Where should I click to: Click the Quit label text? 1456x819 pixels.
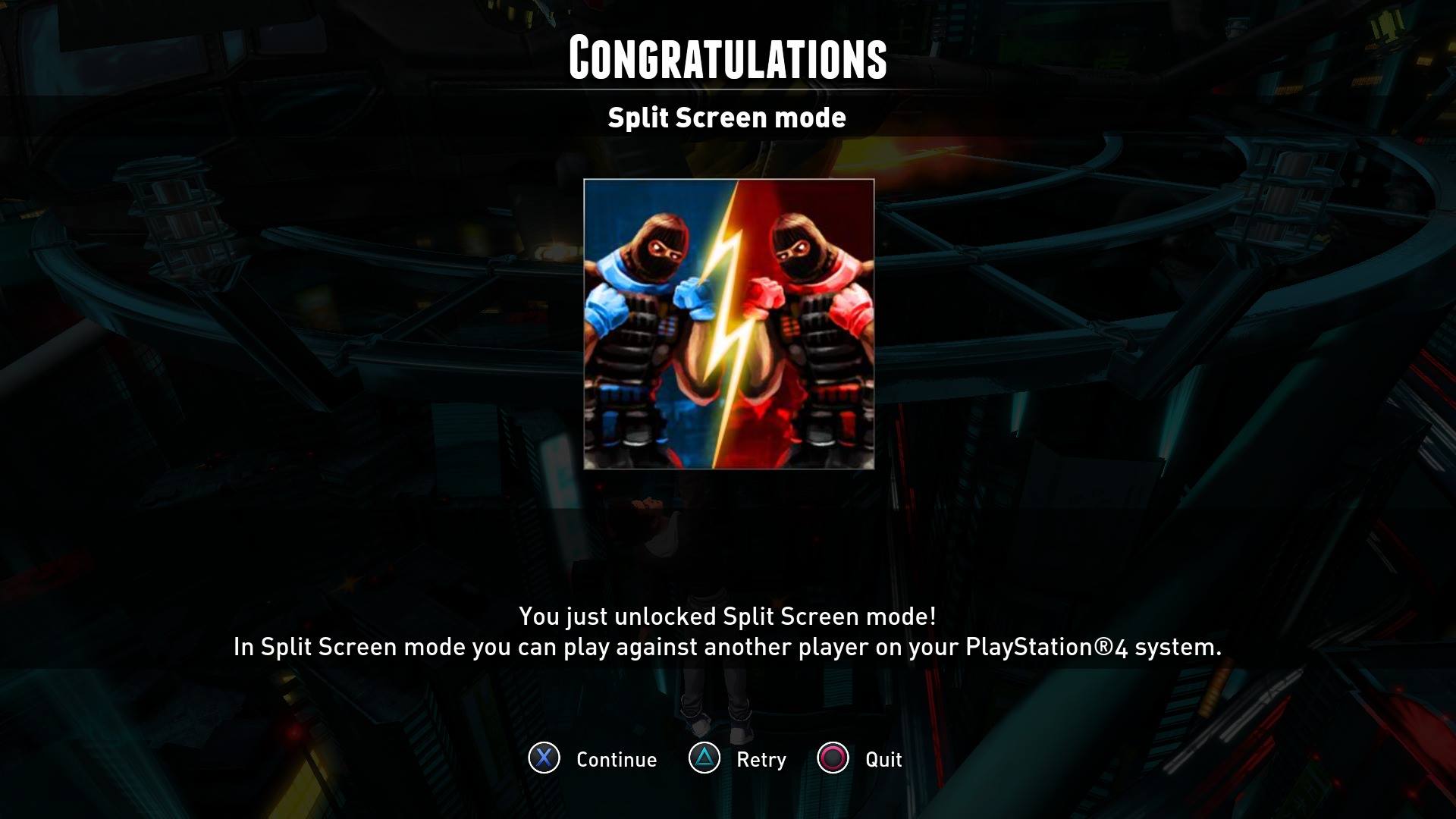(882, 759)
